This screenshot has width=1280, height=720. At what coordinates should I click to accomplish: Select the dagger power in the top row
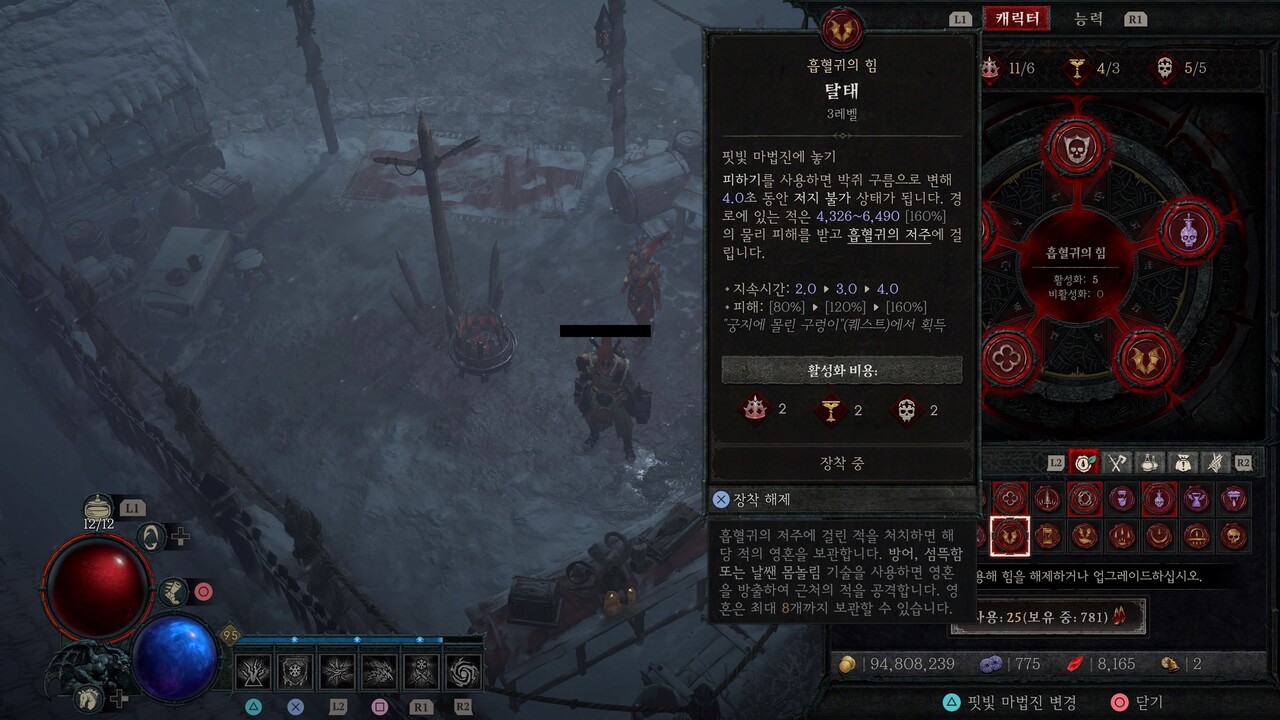tap(1047, 498)
